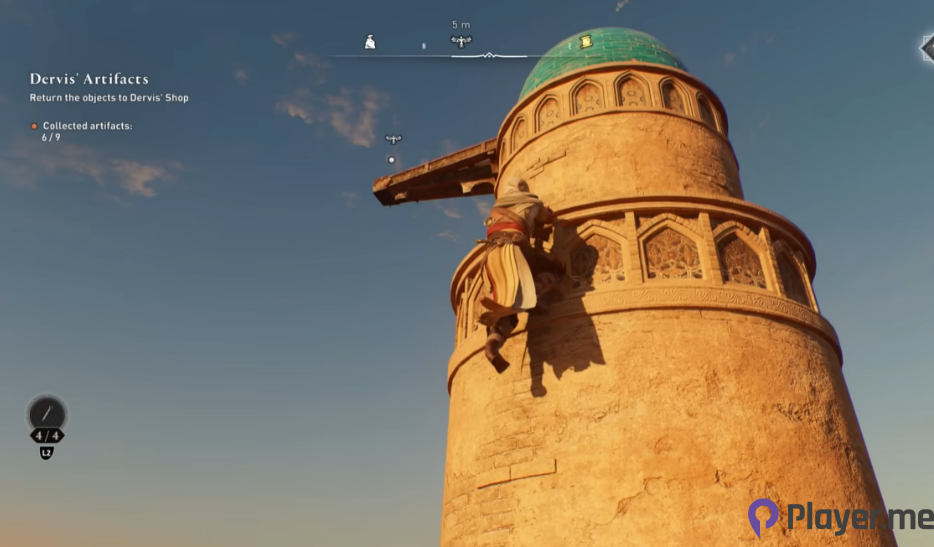Select the throwing knife tool icon
The width and height of the screenshot is (934, 547).
tap(46, 413)
